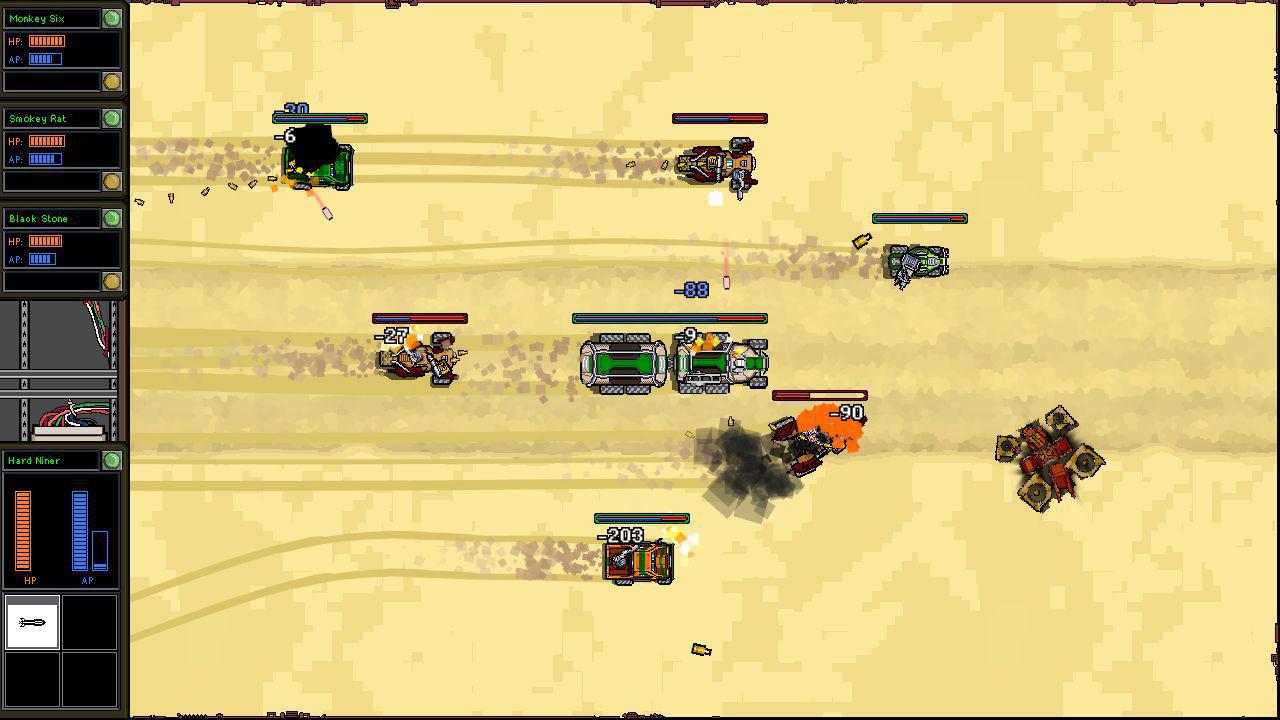The width and height of the screenshot is (1280, 720).
Task: Toggle Smokey Rat's green status light
Action: point(111,118)
